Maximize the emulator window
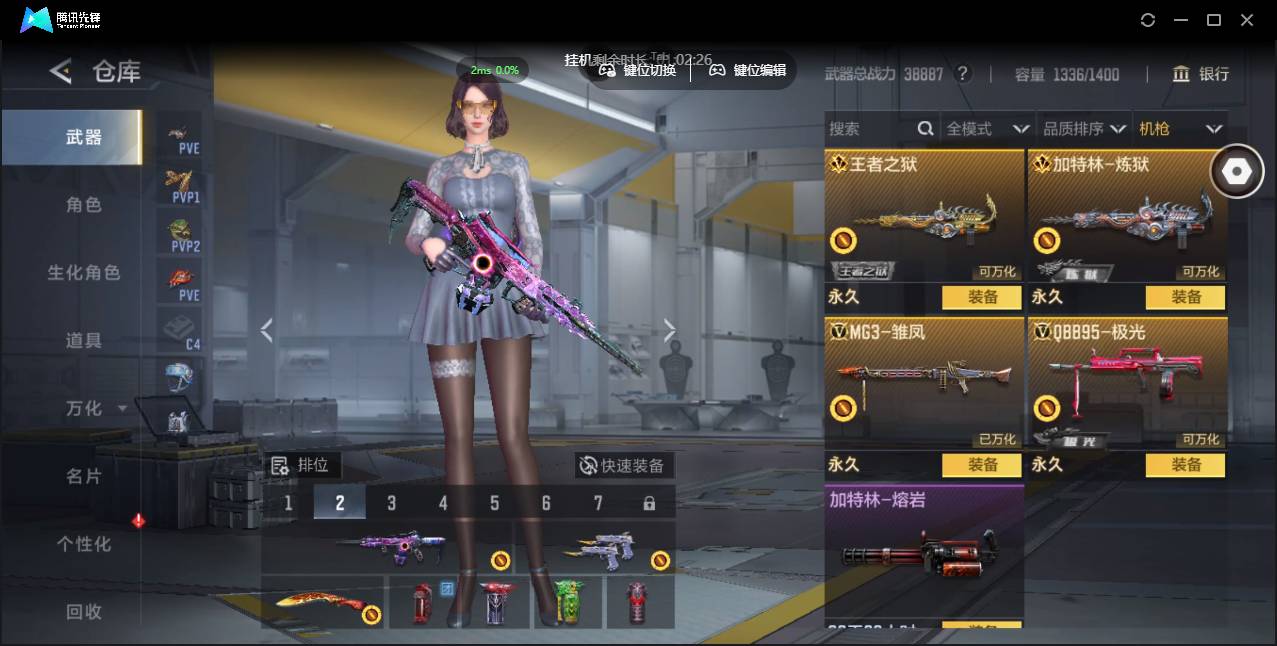This screenshot has width=1277, height=646. point(1214,20)
